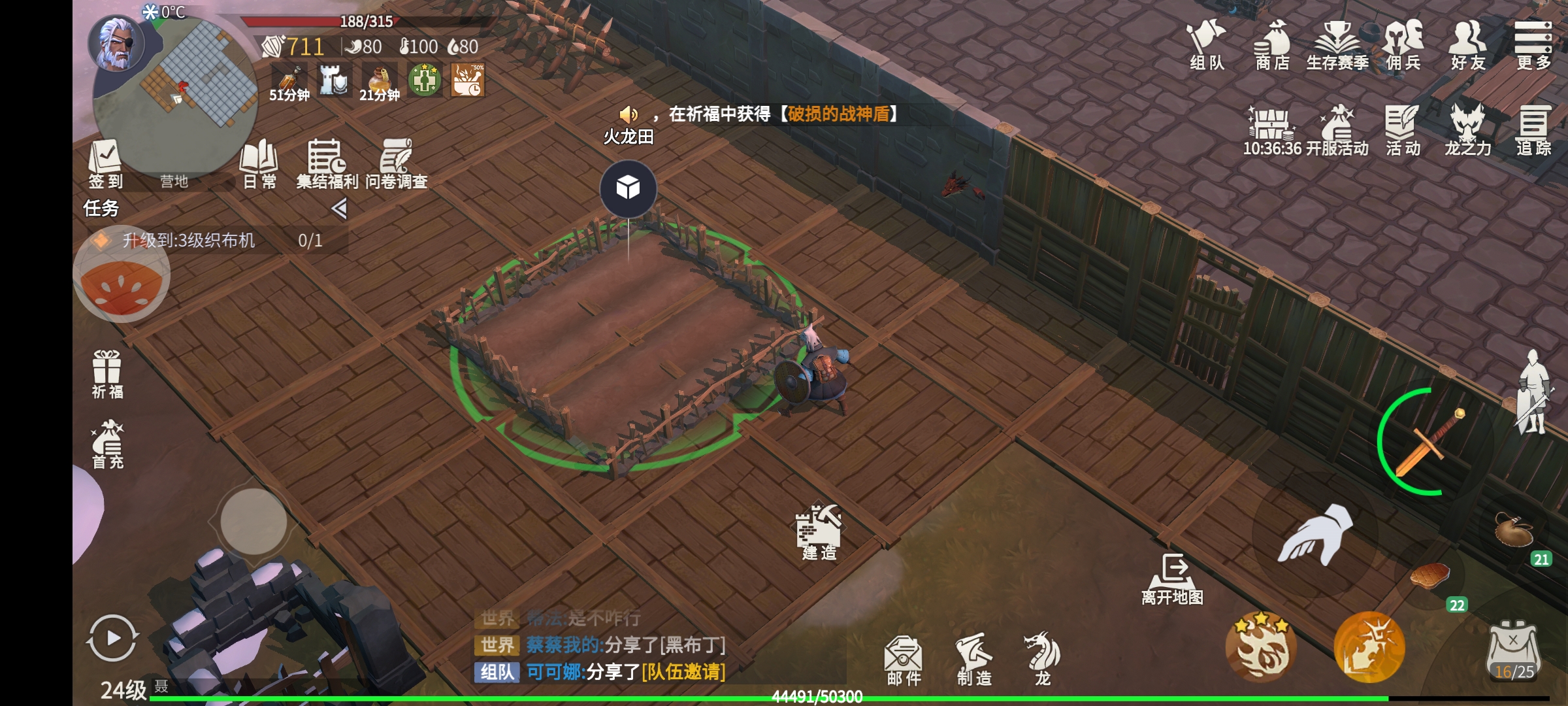Open the 集结福利 rally rewards
The height and width of the screenshot is (706, 1568).
click(327, 163)
